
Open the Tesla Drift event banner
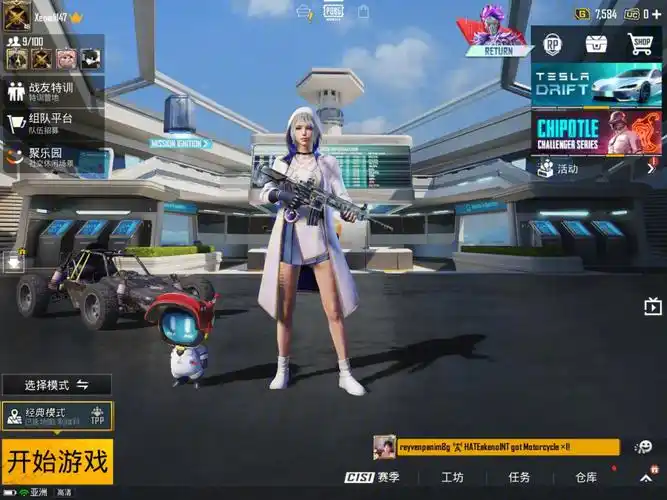tap(596, 84)
